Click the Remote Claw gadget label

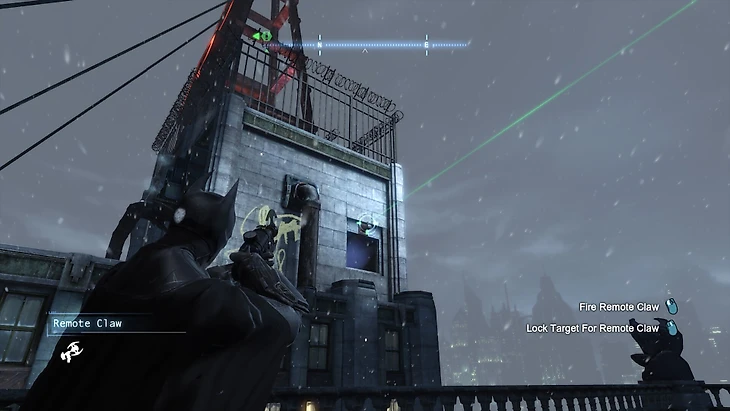click(x=87, y=323)
